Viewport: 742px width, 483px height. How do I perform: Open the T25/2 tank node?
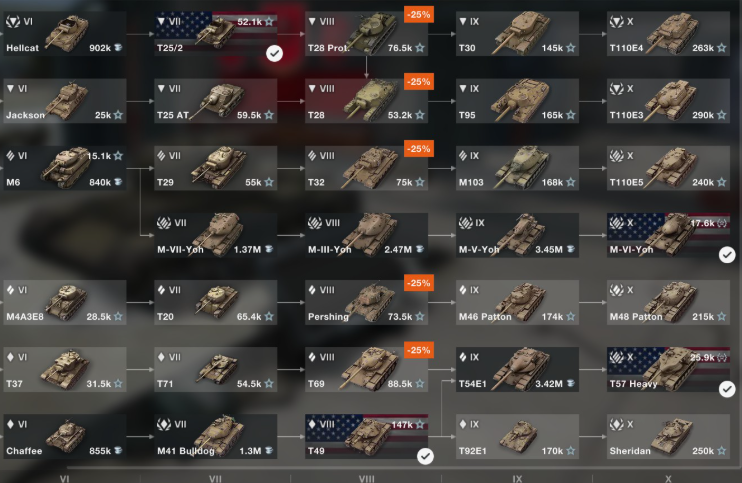point(215,34)
